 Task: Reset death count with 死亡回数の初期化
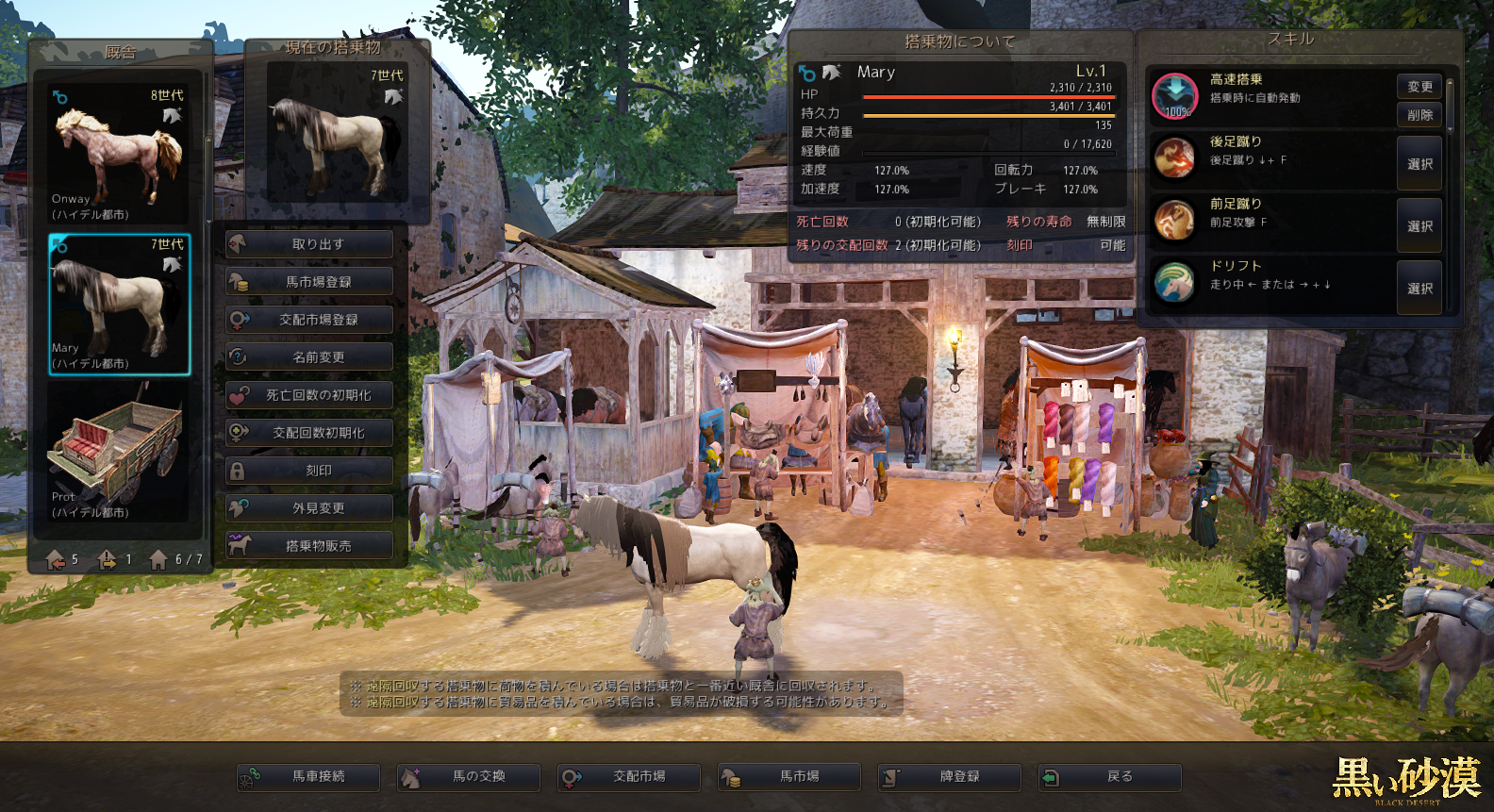pyautogui.click(x=308, y=395)
